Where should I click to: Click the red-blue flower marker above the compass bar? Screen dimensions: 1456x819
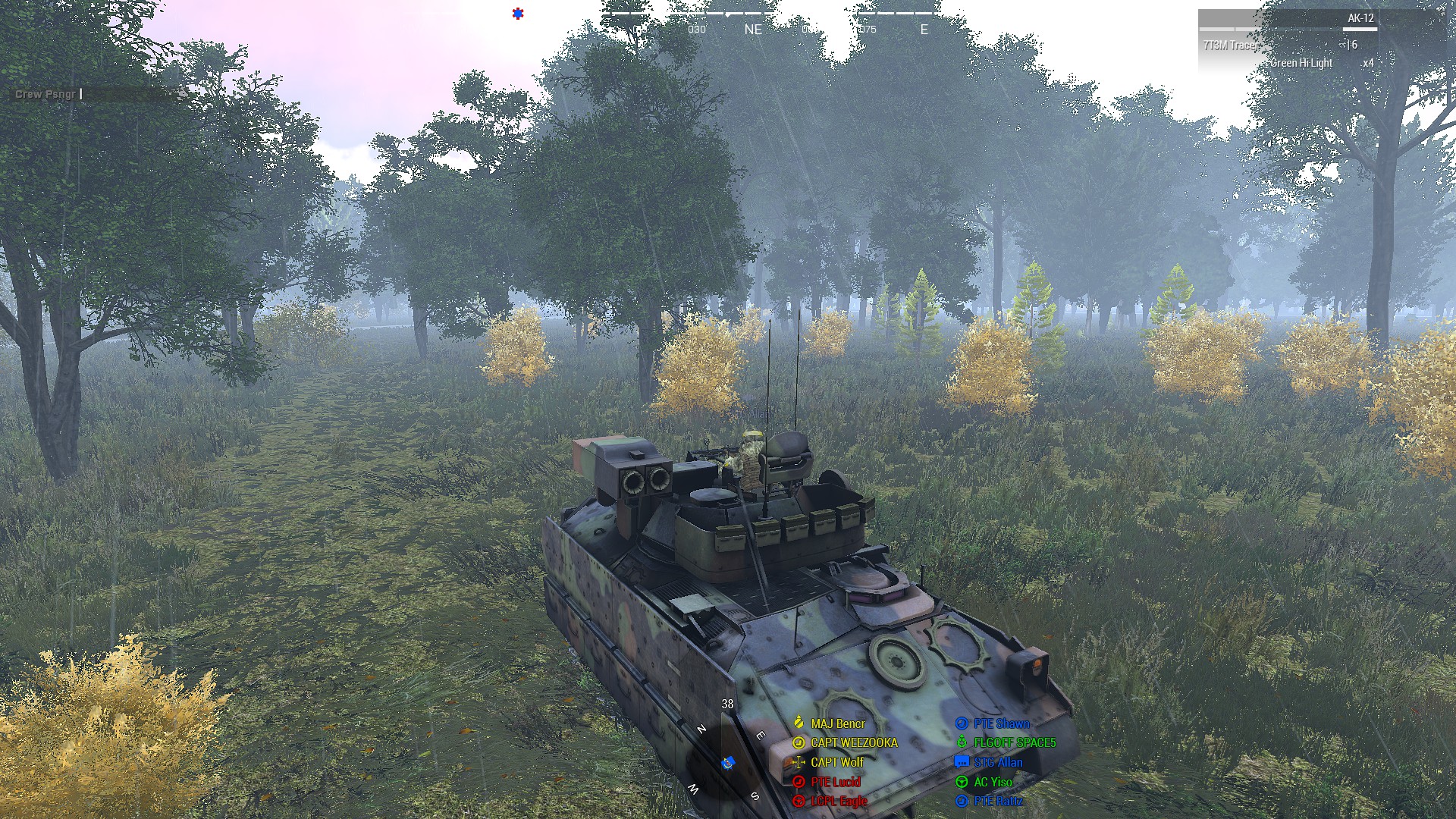[x=518, y=13]
